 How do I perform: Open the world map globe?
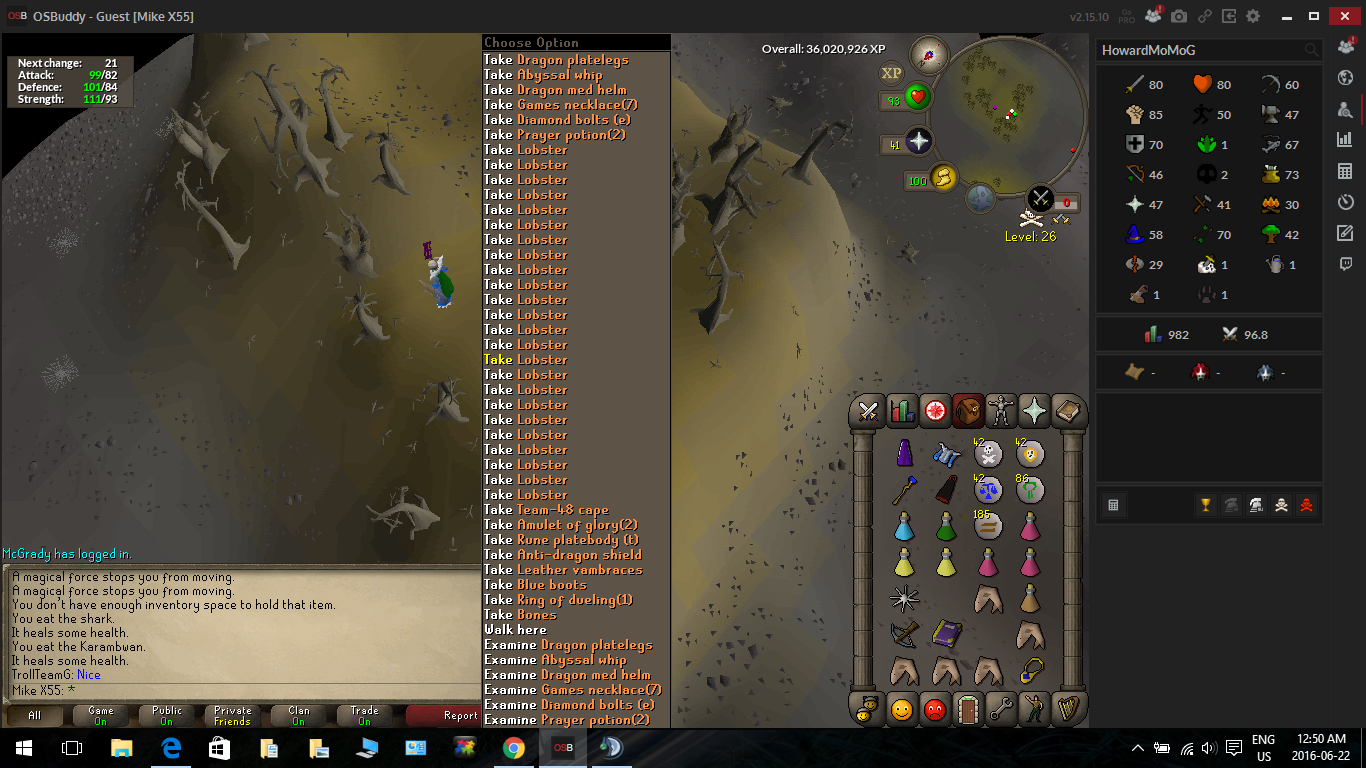tap(1344, 78)
